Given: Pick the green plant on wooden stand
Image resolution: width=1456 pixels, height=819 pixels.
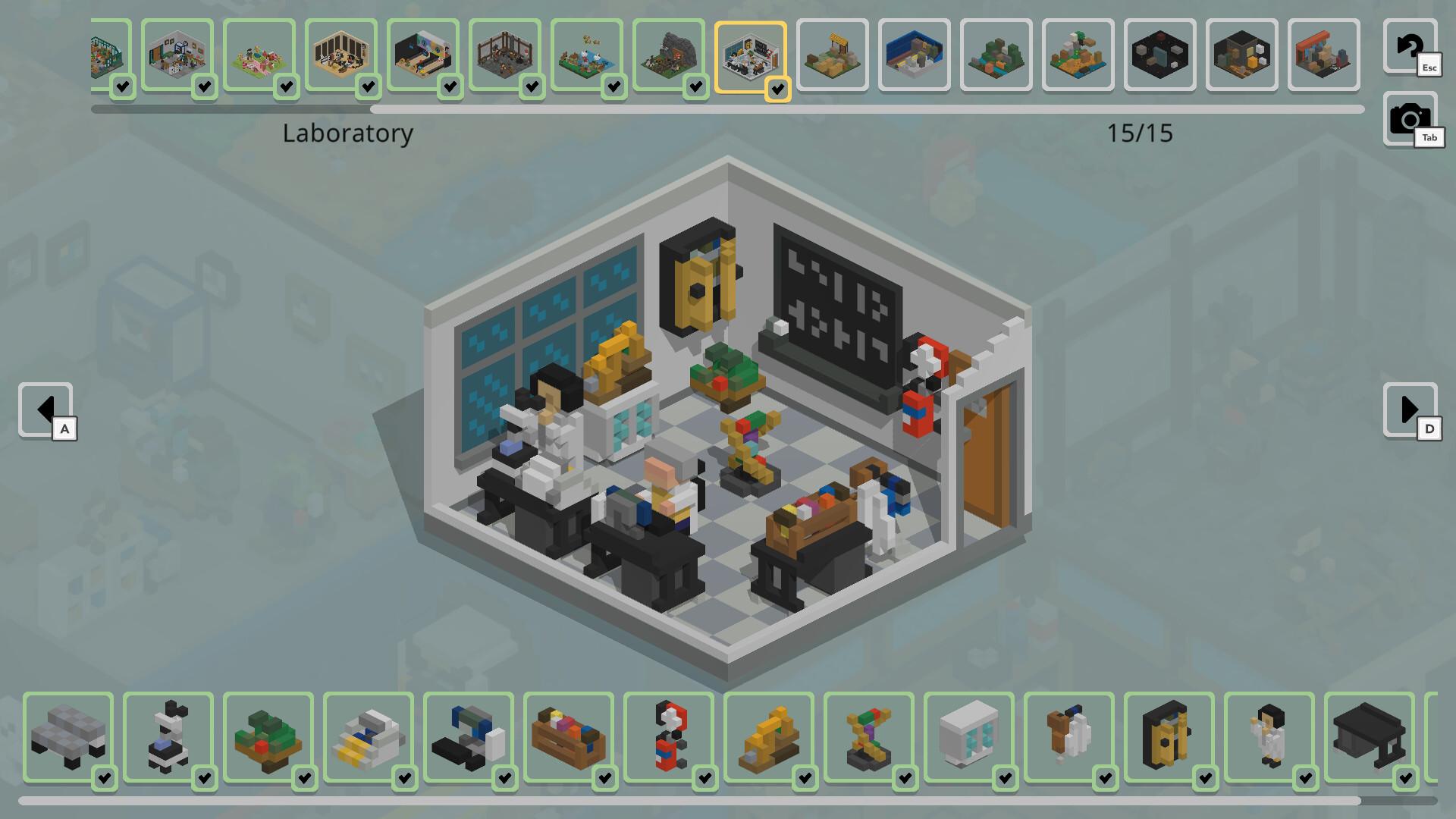Looking at the screenshot, I should click(268, 736).
